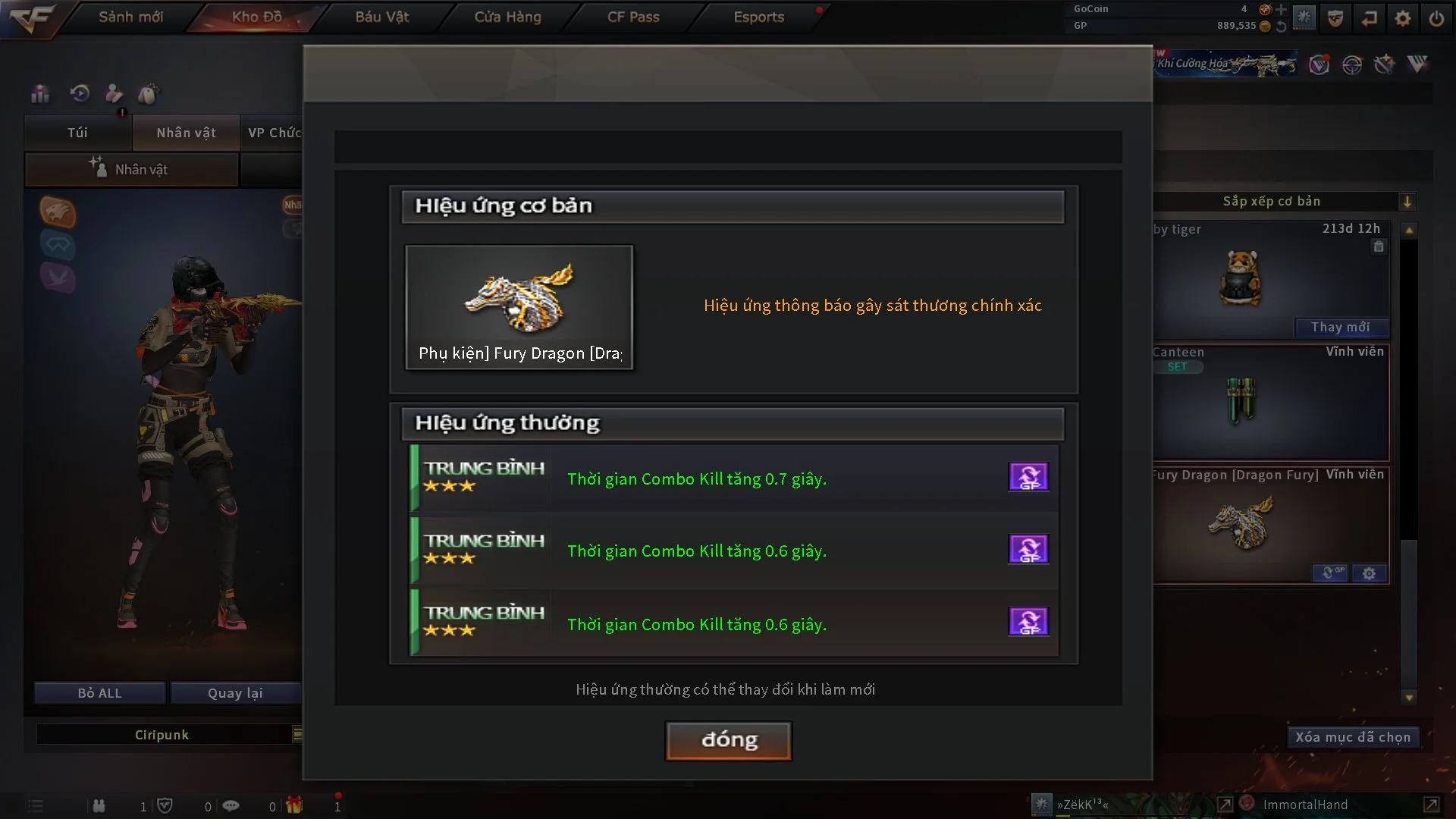Select the Túi inventory tab

[x=77, y=133]
